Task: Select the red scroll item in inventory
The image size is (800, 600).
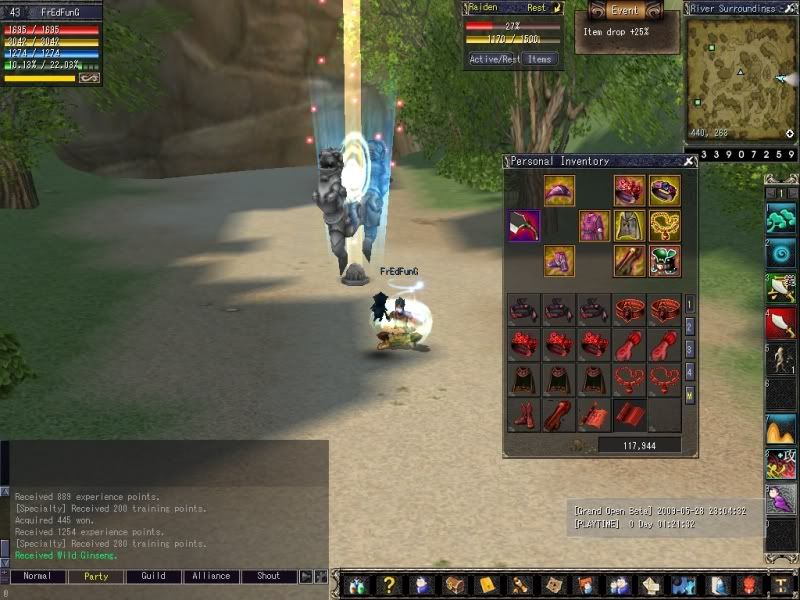Action: coord(594,414)
